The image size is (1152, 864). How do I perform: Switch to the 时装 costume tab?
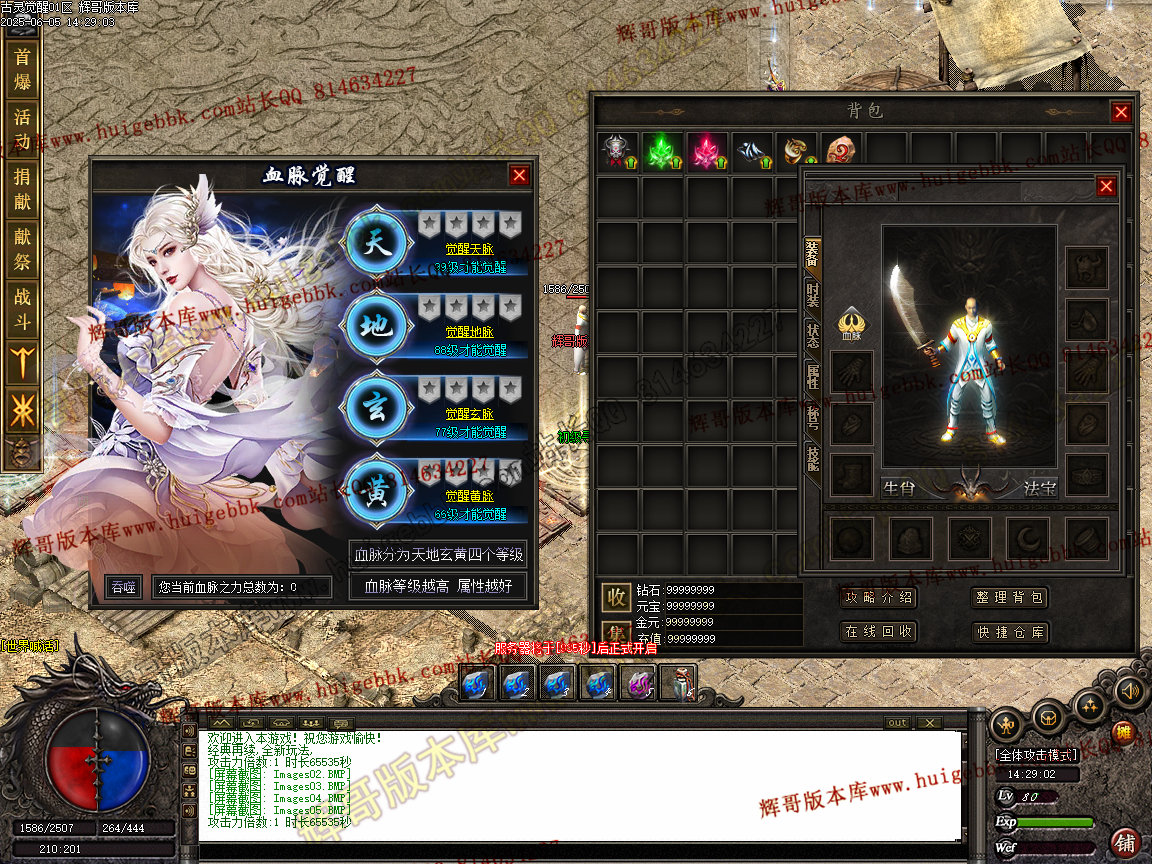[x=813, y=293]
